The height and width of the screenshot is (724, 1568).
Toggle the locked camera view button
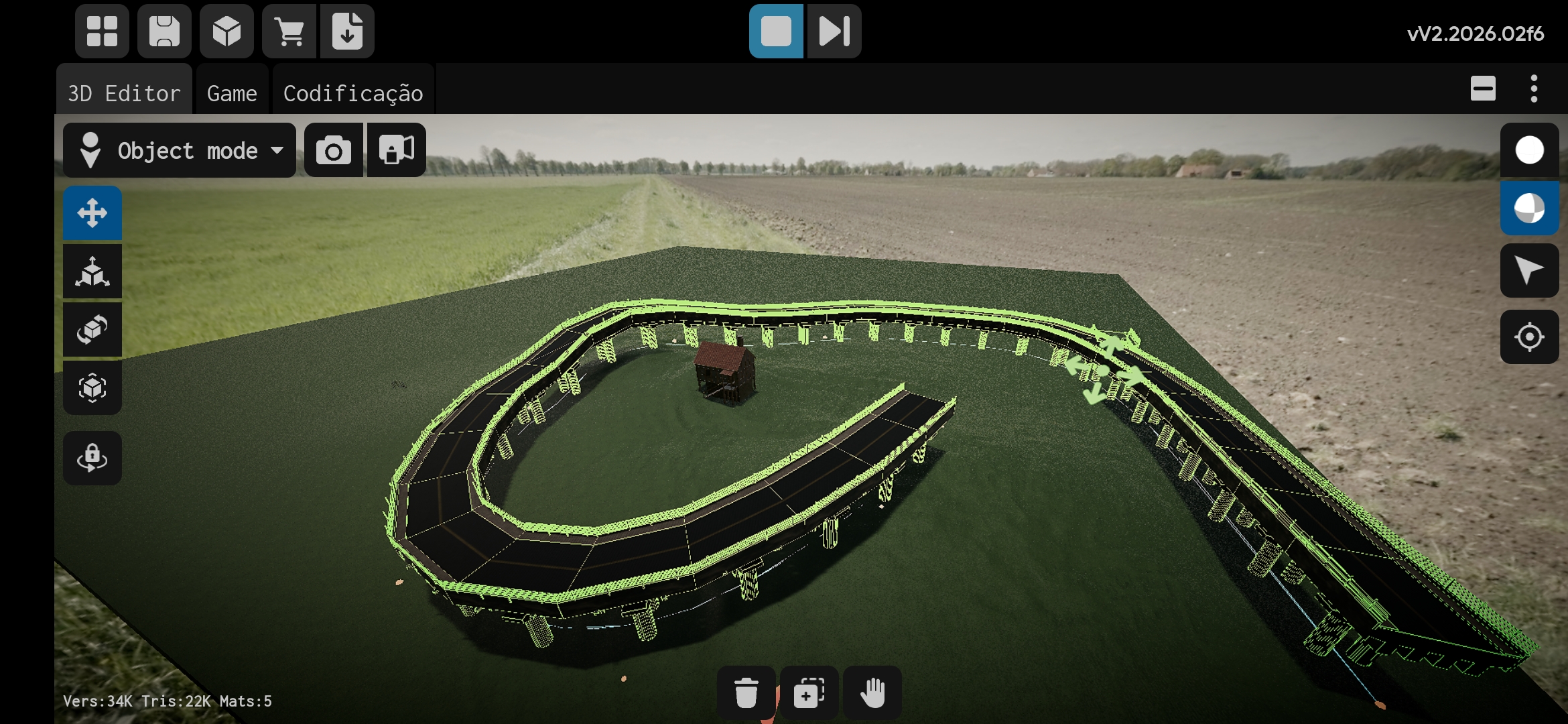(397, 150)
